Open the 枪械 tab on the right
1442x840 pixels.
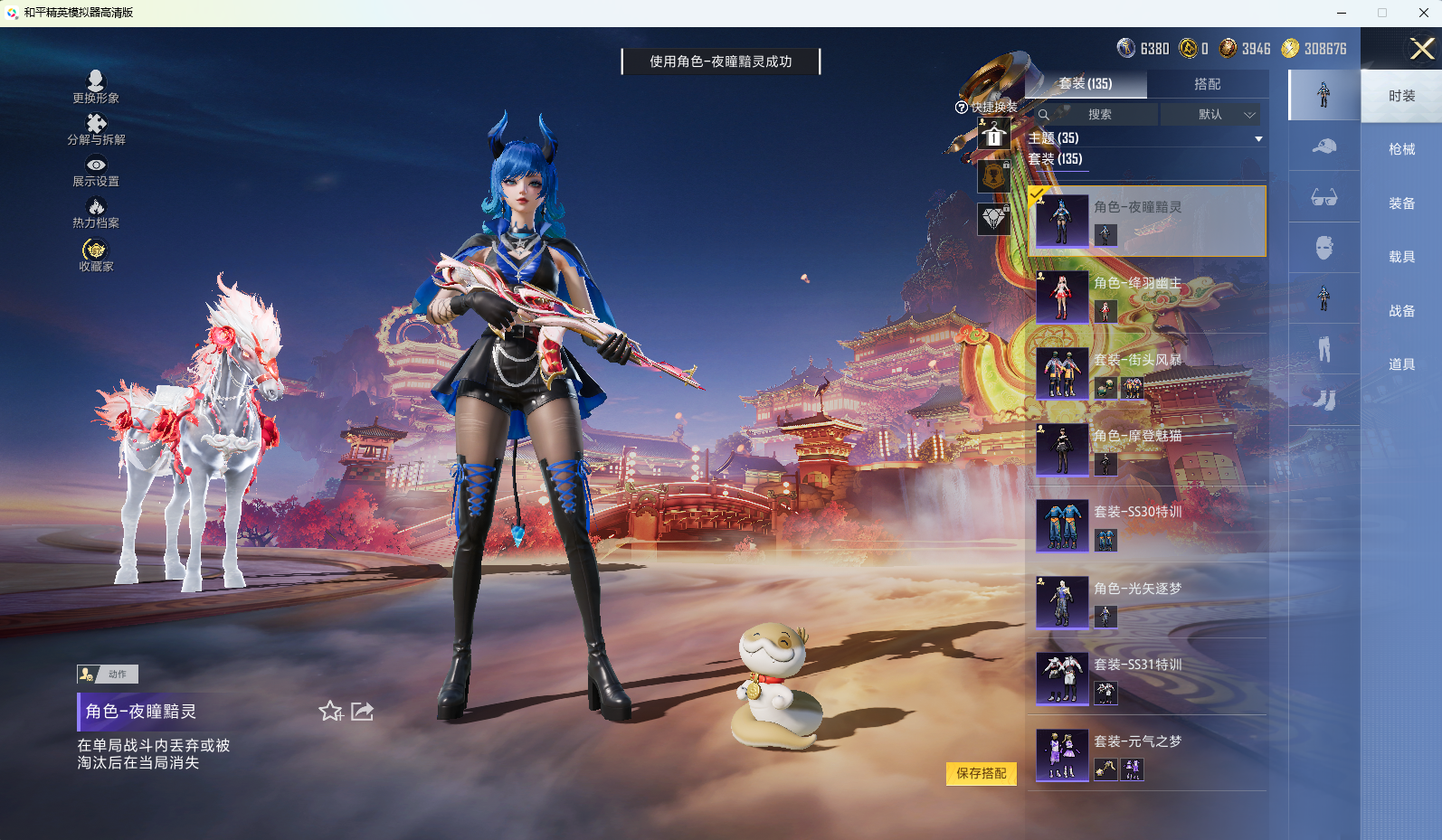click(1401, 149)
